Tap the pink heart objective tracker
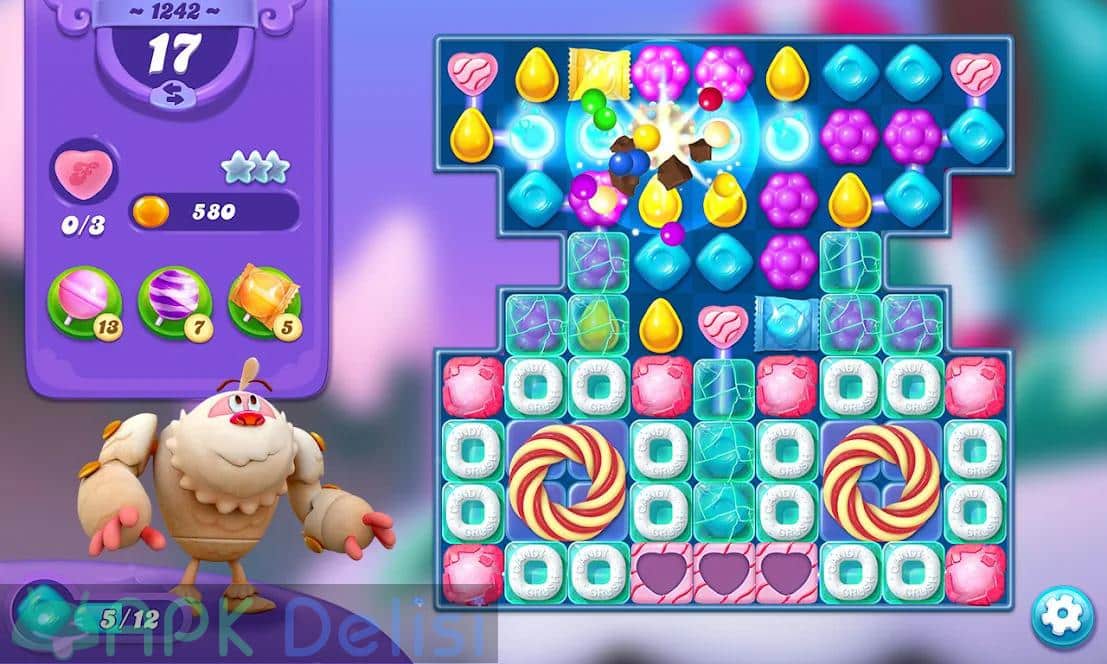The width and height of the screenshot is (1107, 664). tap(82, 170)
